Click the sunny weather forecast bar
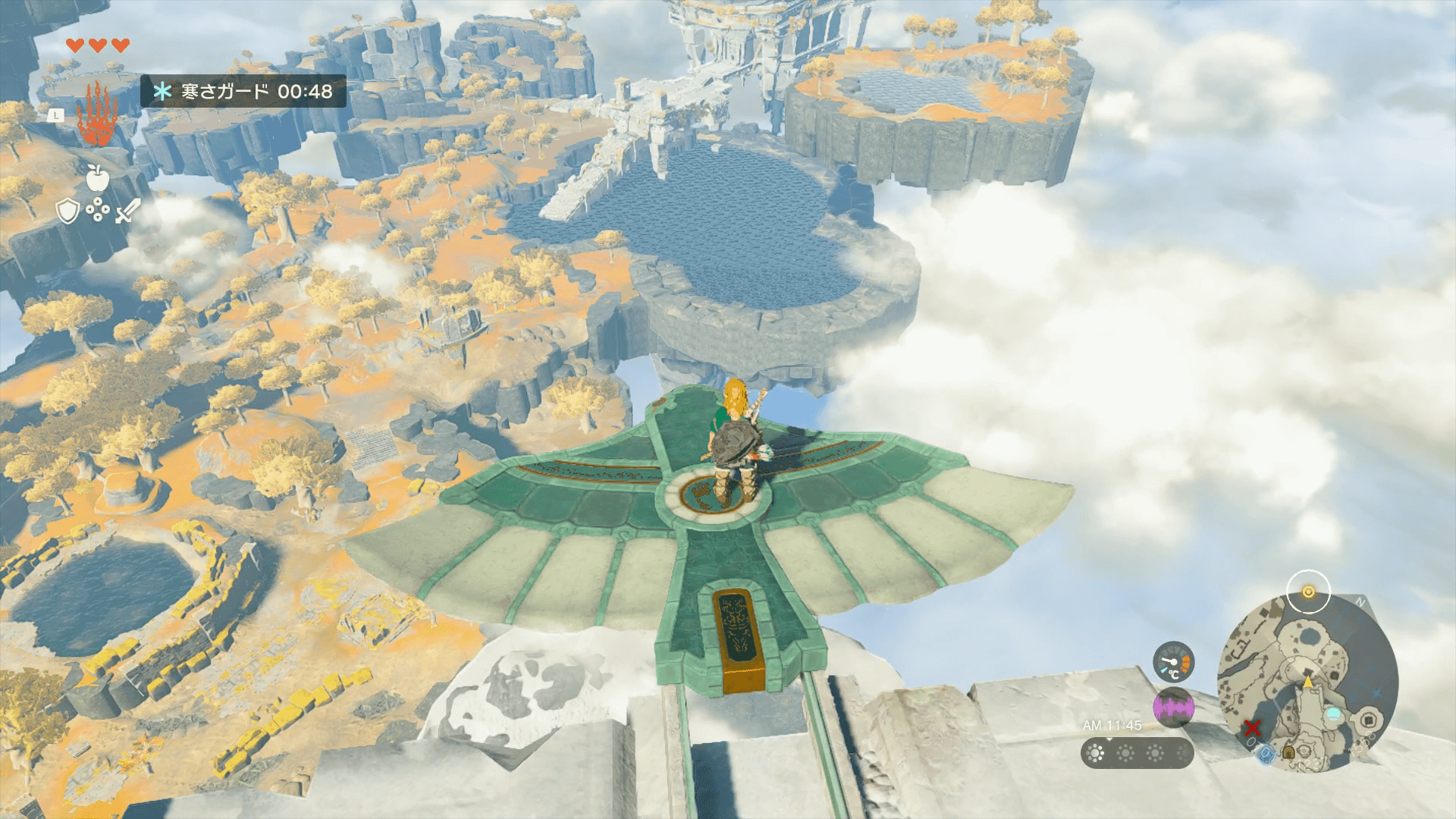Viewport: 1456px width, 819px height. coord(1137,753)
